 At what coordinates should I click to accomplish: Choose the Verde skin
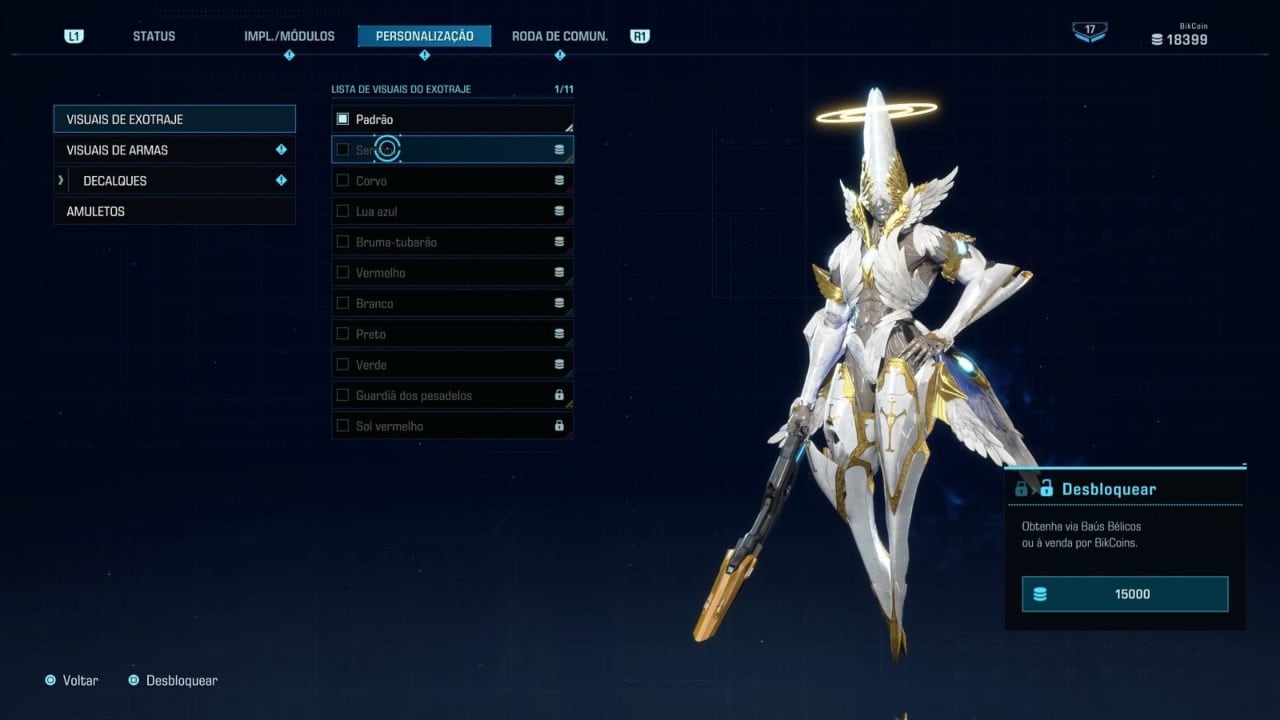tap(452, 365)
